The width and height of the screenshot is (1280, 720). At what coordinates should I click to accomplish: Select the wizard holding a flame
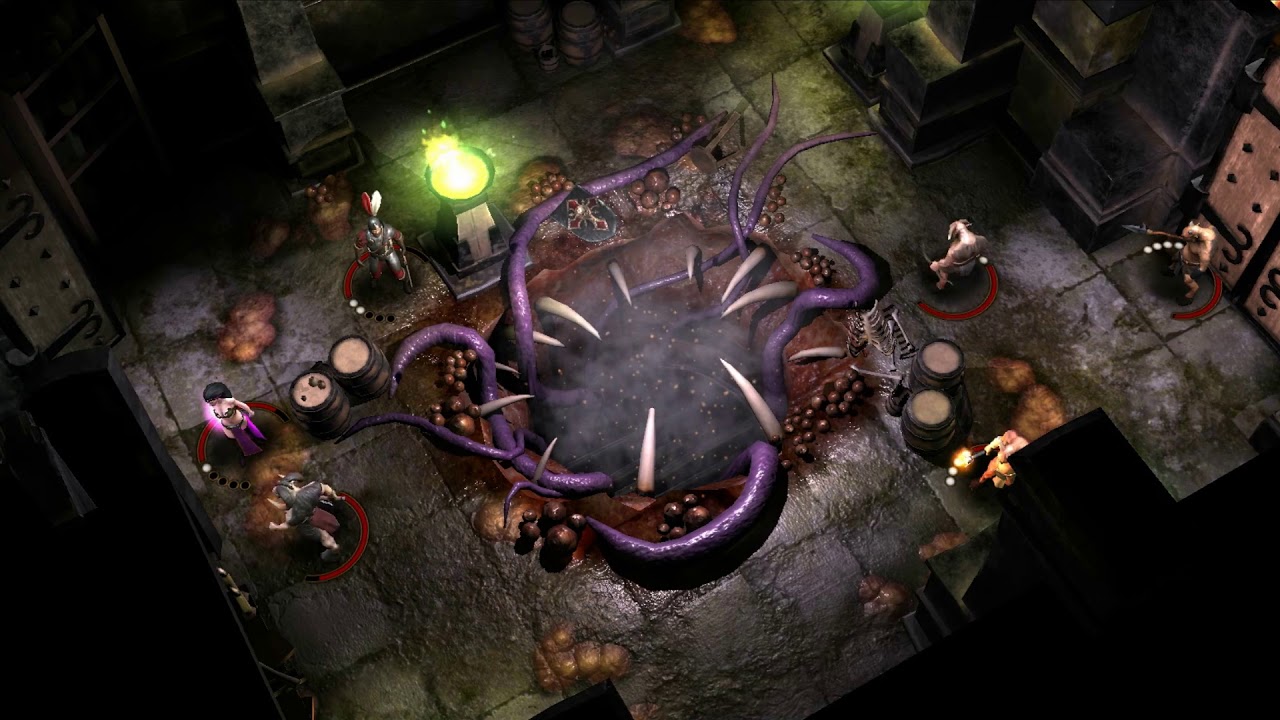[x=1000, y=458]
